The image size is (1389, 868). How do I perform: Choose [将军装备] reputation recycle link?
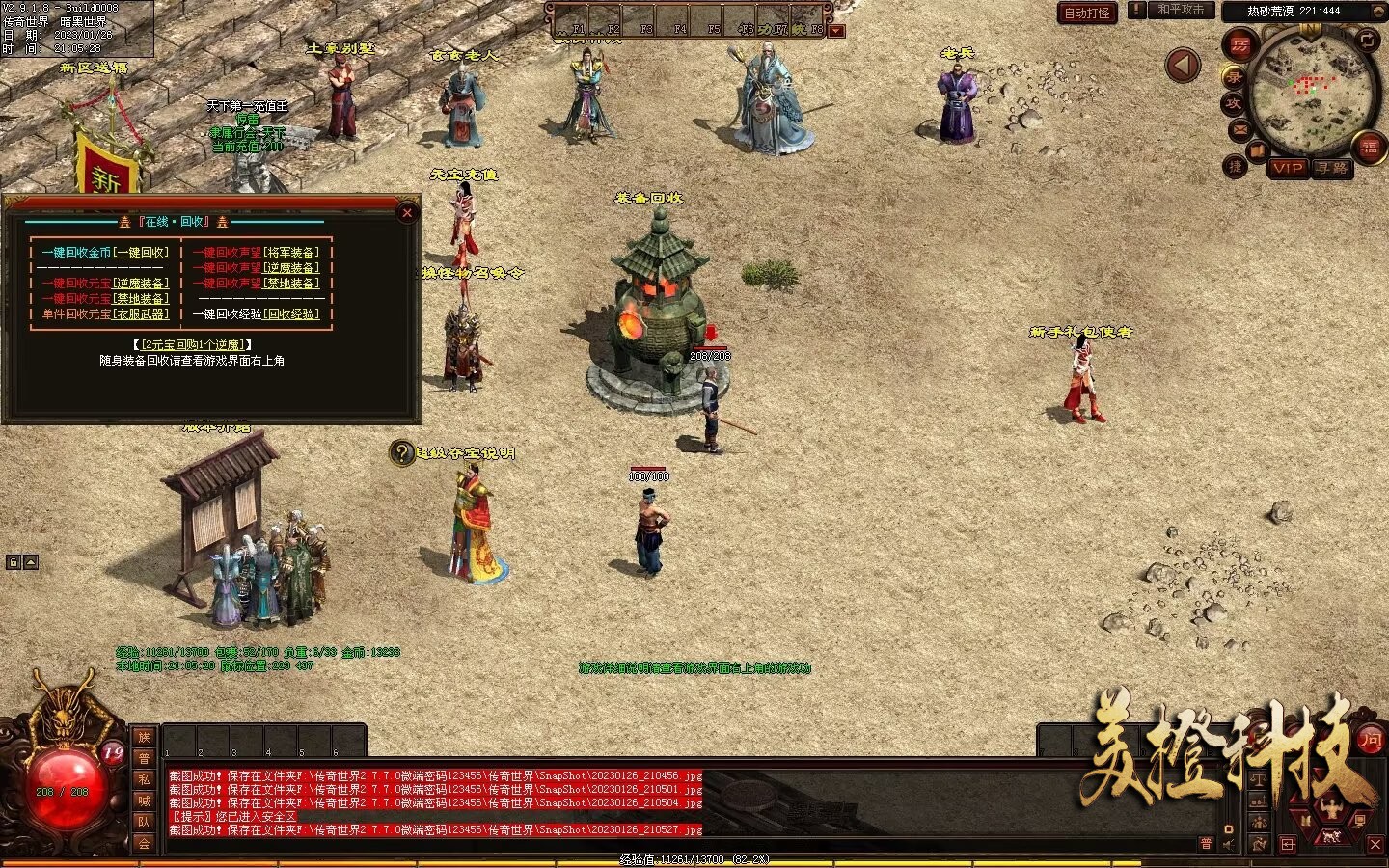tap(293, 253)
